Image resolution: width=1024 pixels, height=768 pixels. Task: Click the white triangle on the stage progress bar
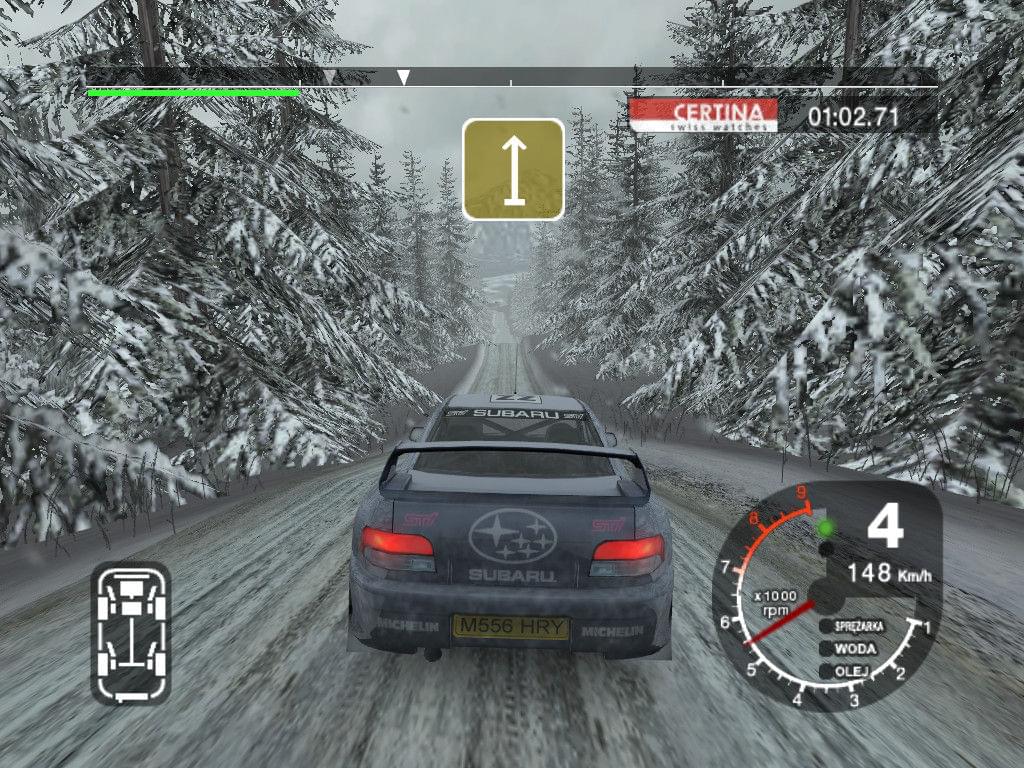[x=403, y=77]
